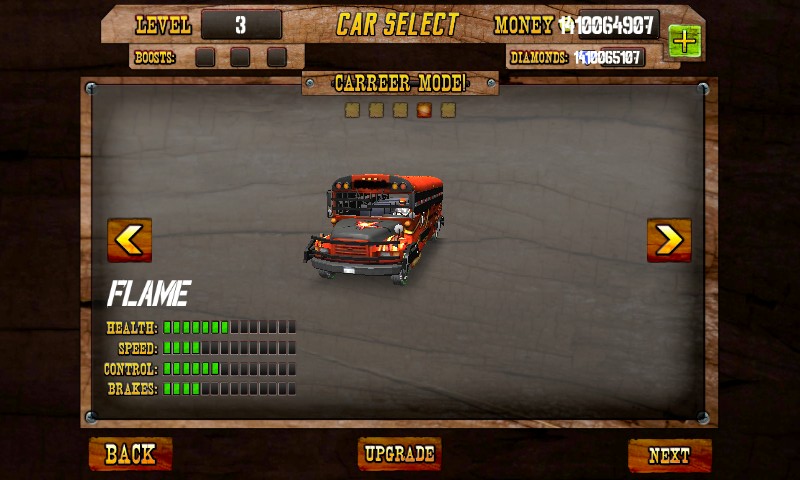
Task: Select the highlighted orange page indicator dot
Action: click(x=424, y=110)
